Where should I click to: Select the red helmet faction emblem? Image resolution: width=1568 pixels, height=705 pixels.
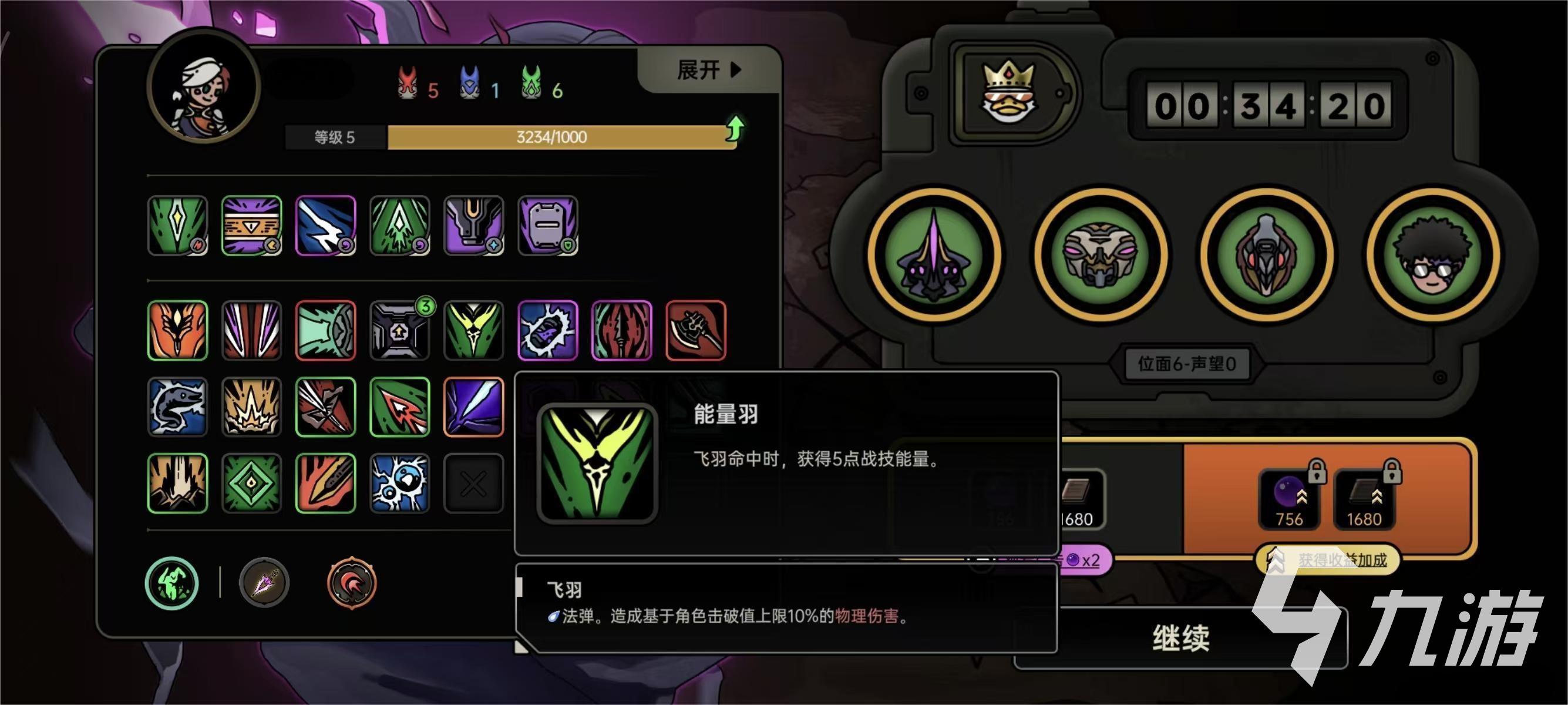coord(353,583)
